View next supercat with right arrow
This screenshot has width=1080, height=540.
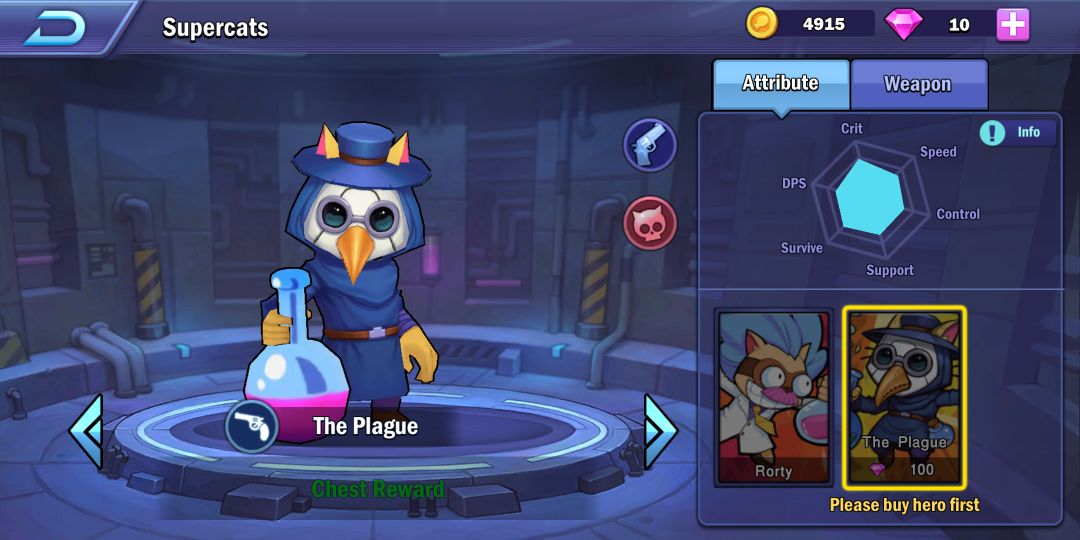point(660,432)
